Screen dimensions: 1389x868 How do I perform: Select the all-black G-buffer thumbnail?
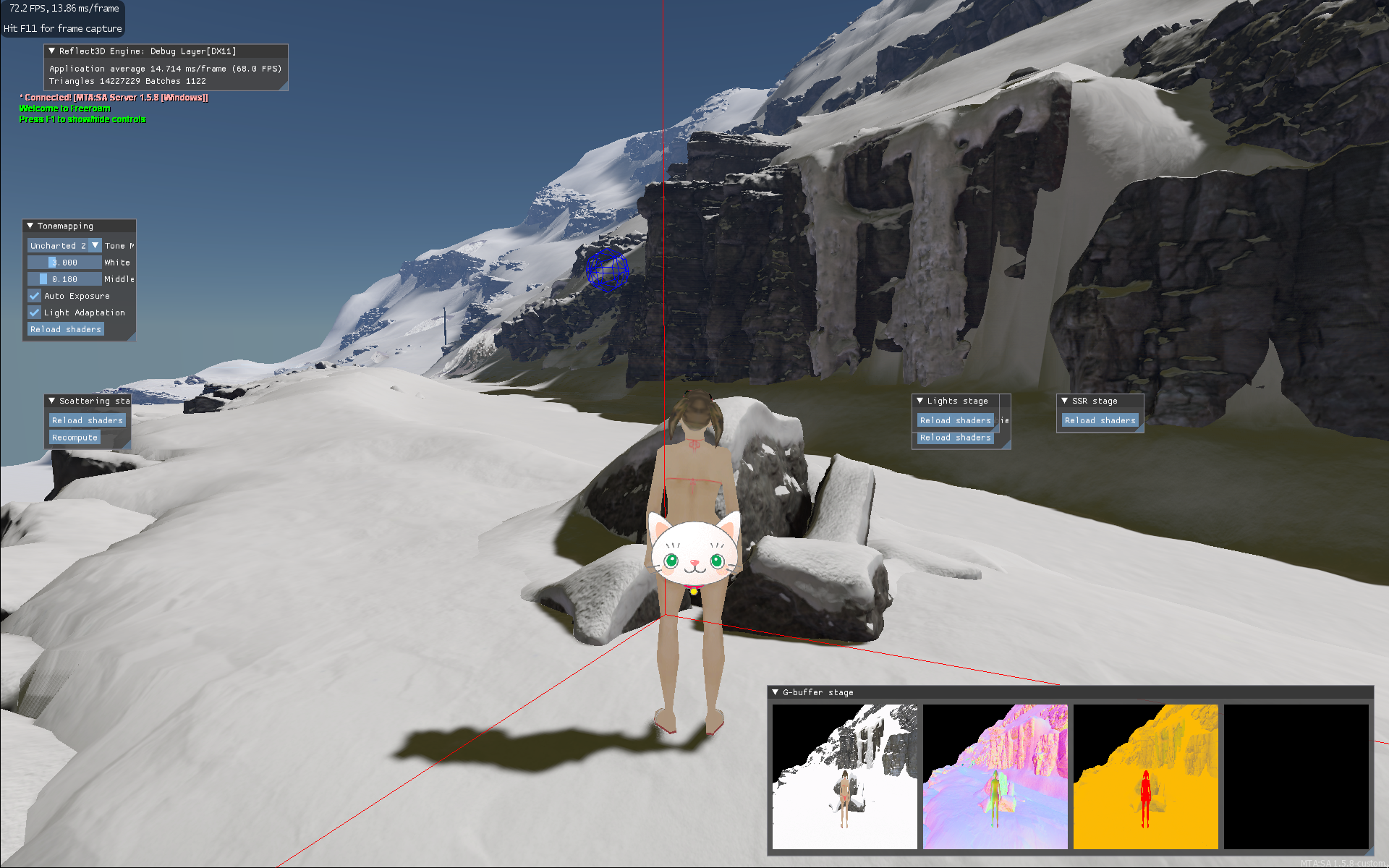coord(1296,776)
